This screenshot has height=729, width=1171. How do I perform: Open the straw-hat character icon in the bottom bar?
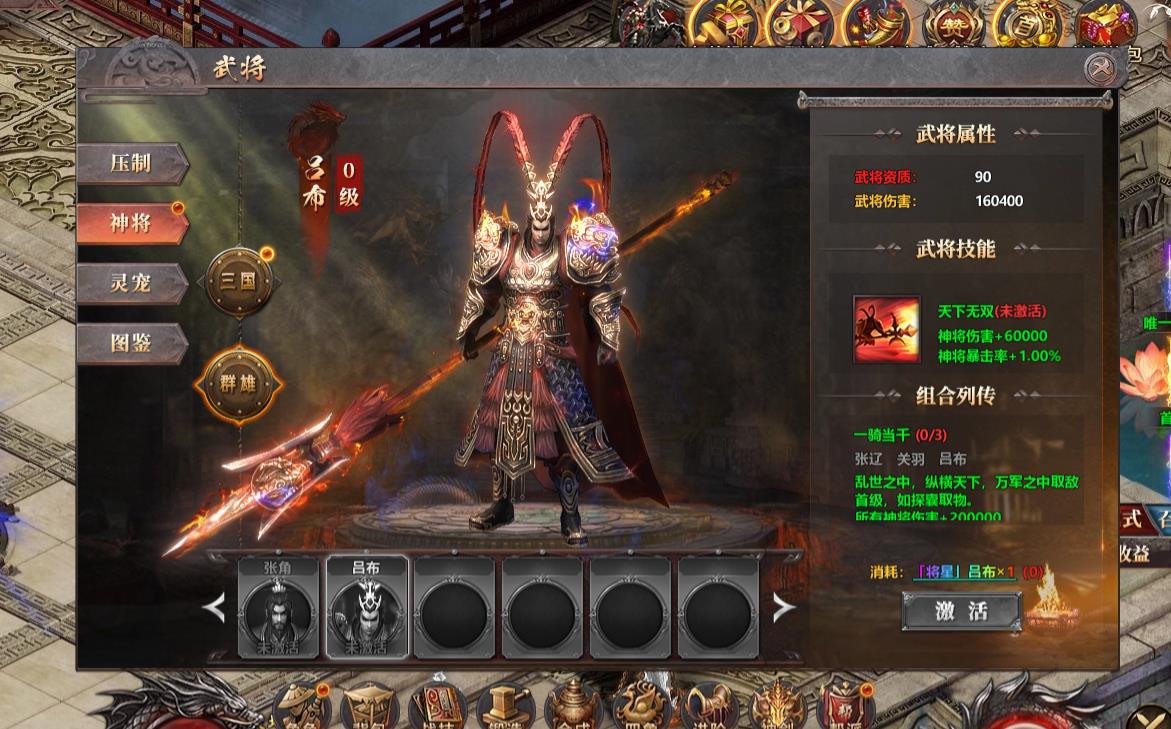click(301, 706)
